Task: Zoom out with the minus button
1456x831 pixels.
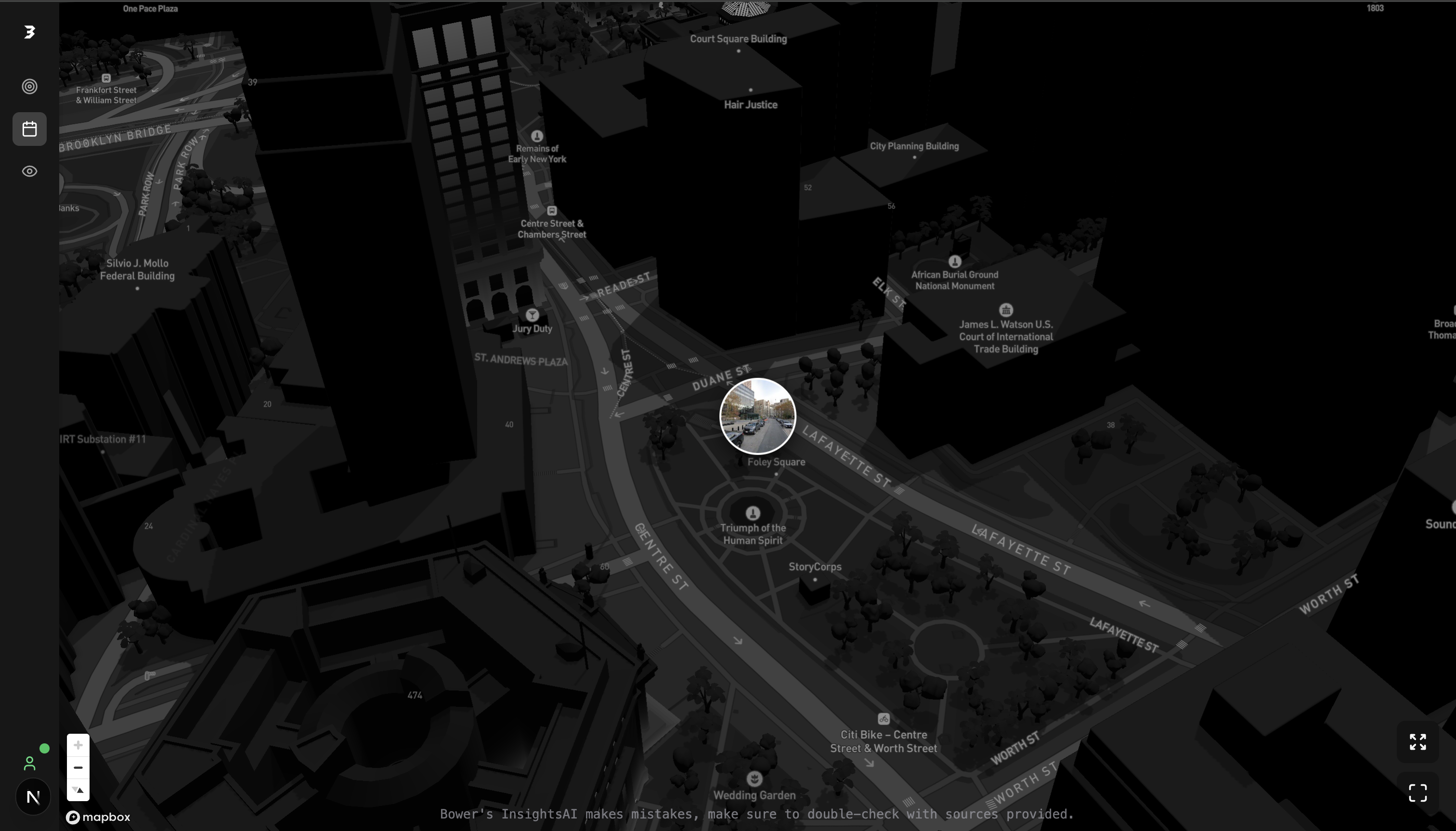Action: (x=78, y=767)
